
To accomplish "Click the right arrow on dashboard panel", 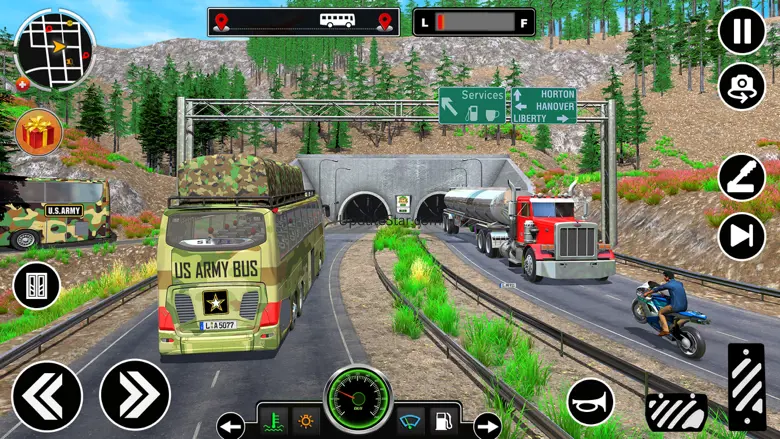I will coord(487,426).
